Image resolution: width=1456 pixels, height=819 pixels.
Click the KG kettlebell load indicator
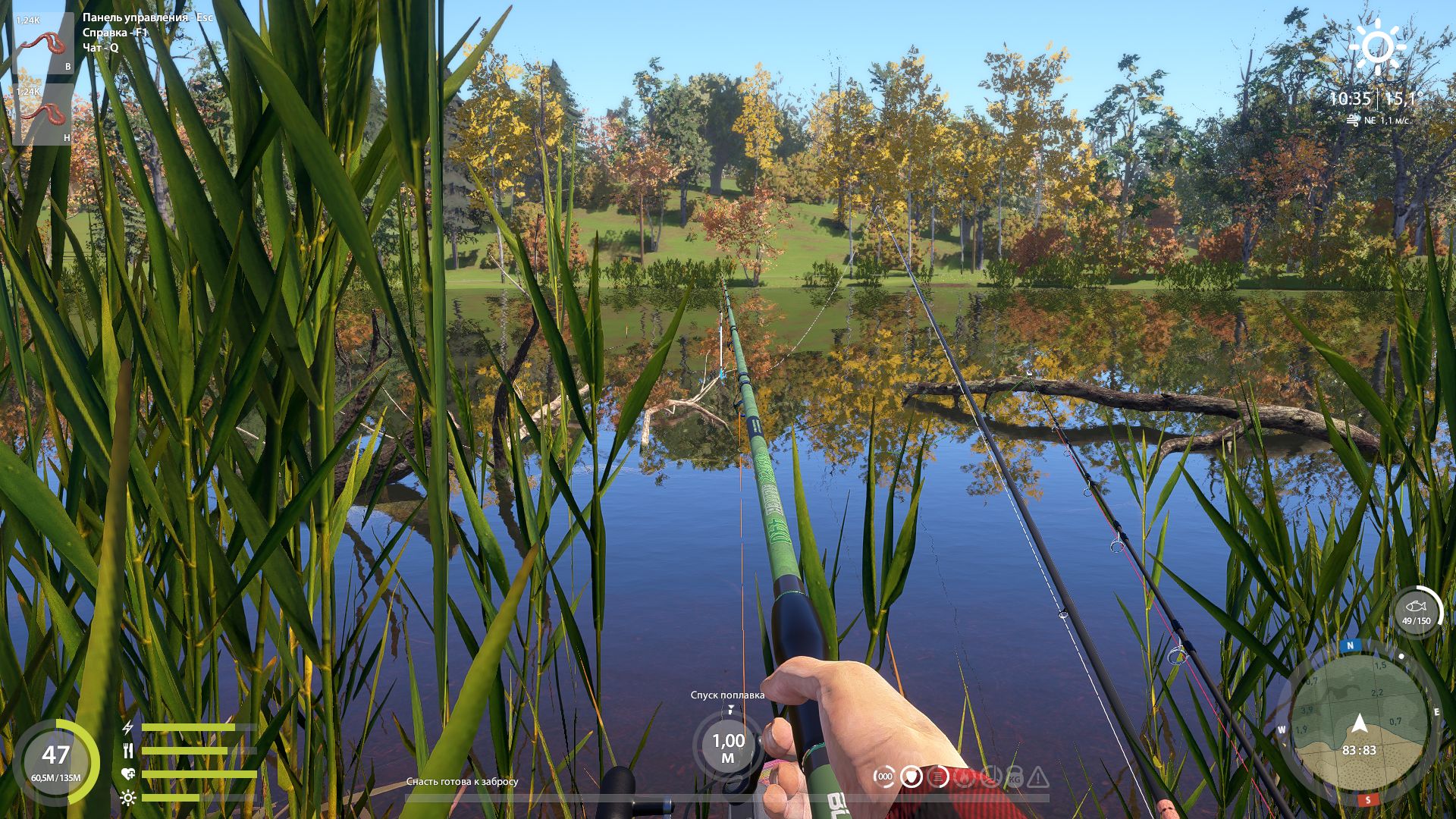click(1016, 776)
